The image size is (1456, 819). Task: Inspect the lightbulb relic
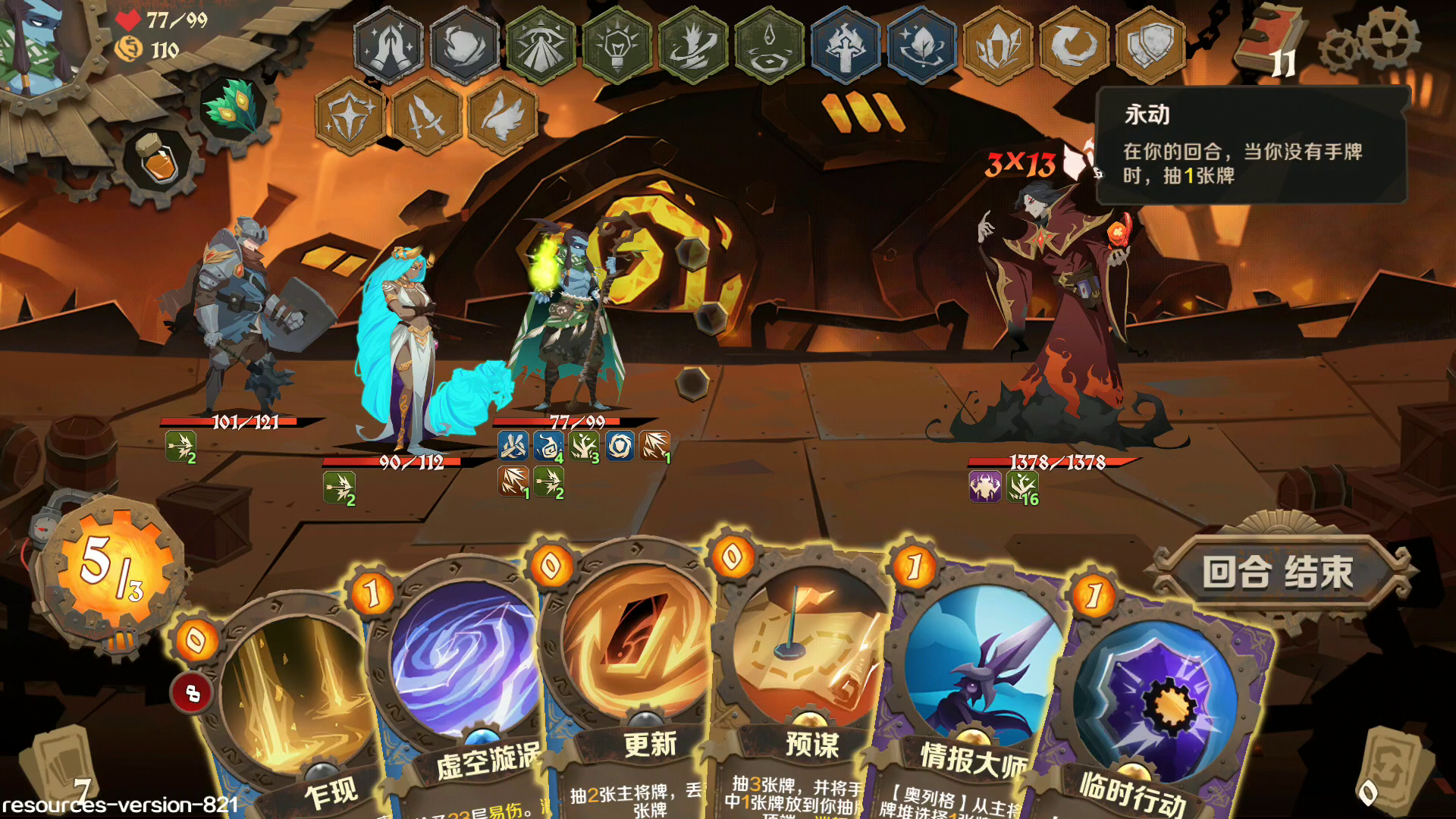(617, 45)
